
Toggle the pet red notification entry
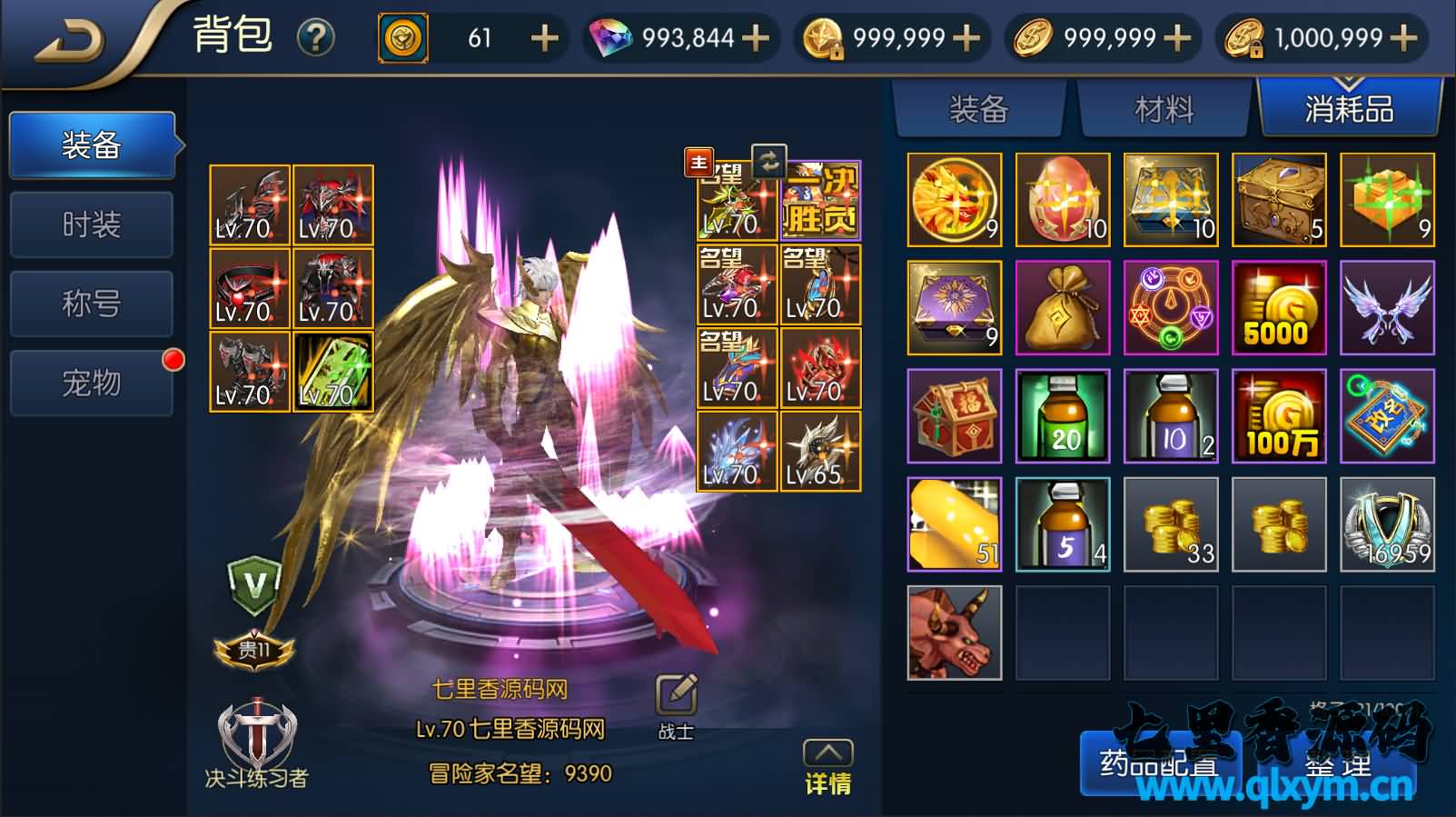coord(91,383)
